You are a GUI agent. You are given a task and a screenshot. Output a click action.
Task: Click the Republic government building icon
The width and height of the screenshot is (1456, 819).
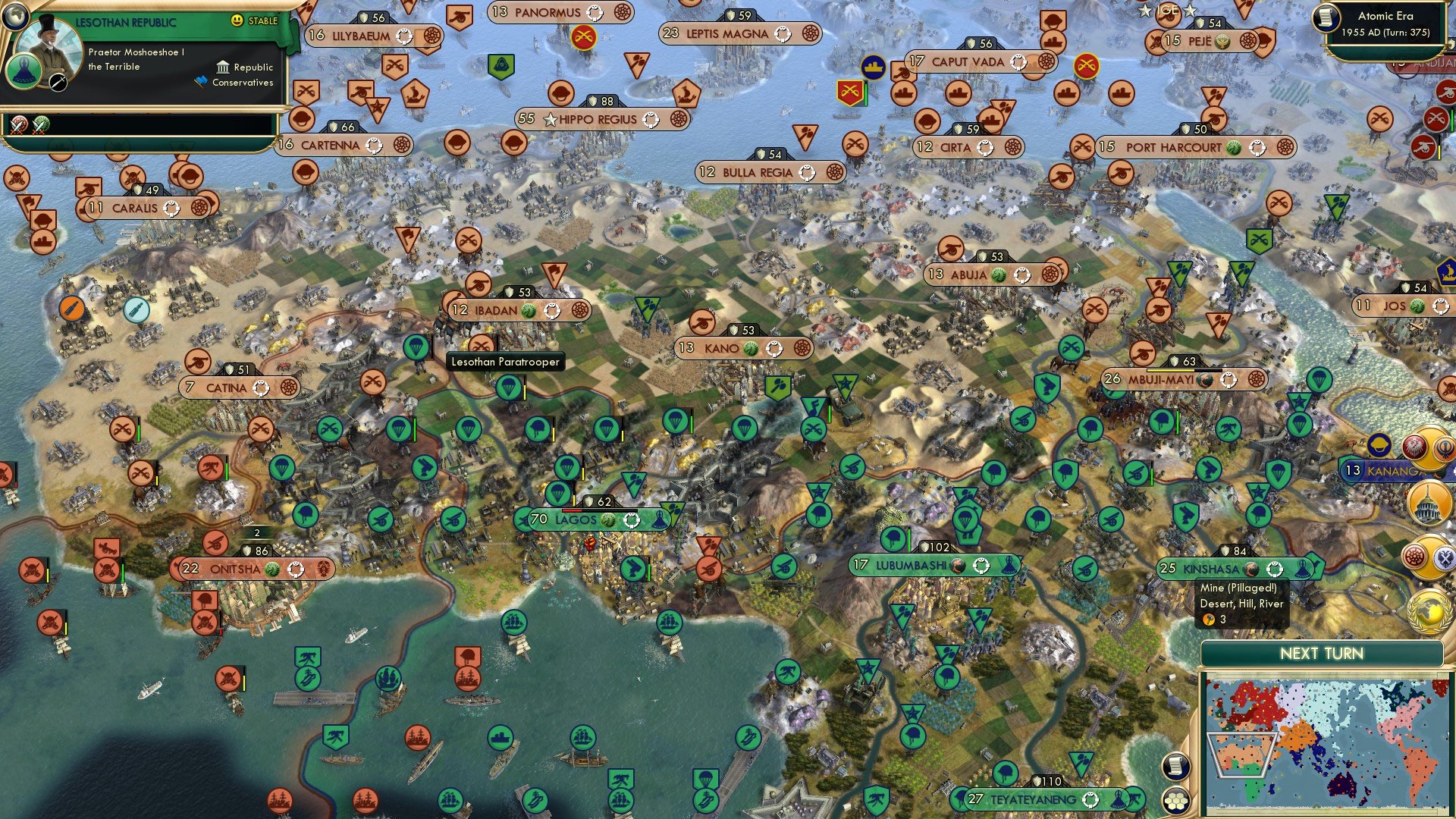point(224,67)
